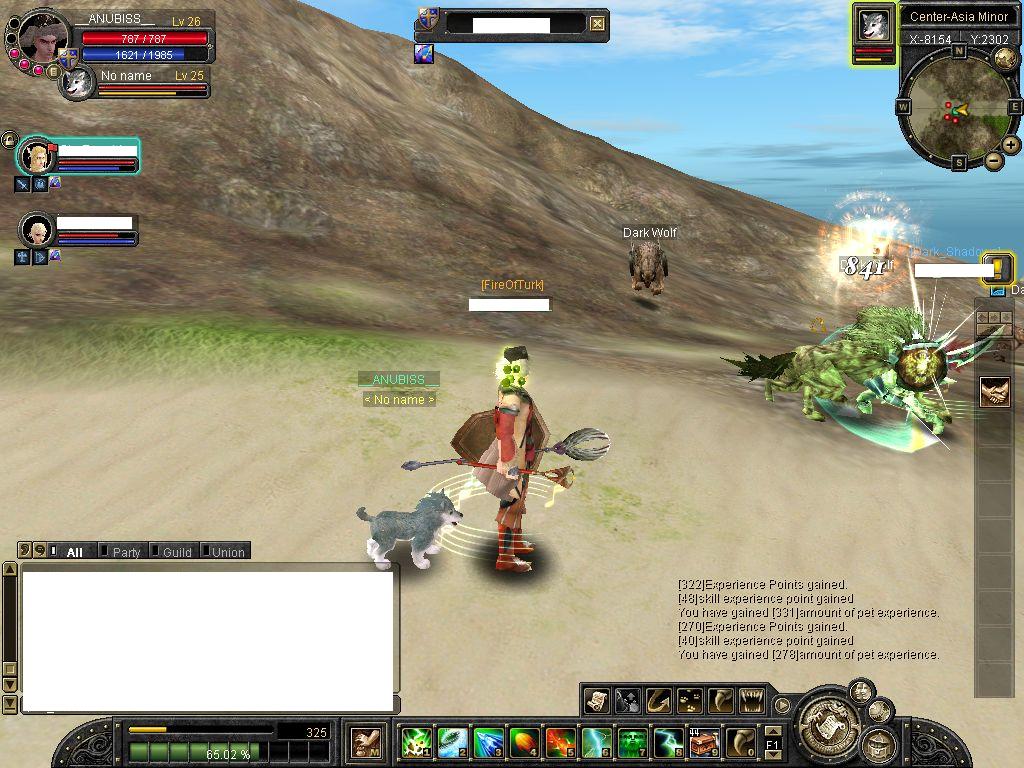The width and height of the screenshot is (1024, 768).
Task: Activate the lightning skill in slot 6
Action: click(596, 743)
